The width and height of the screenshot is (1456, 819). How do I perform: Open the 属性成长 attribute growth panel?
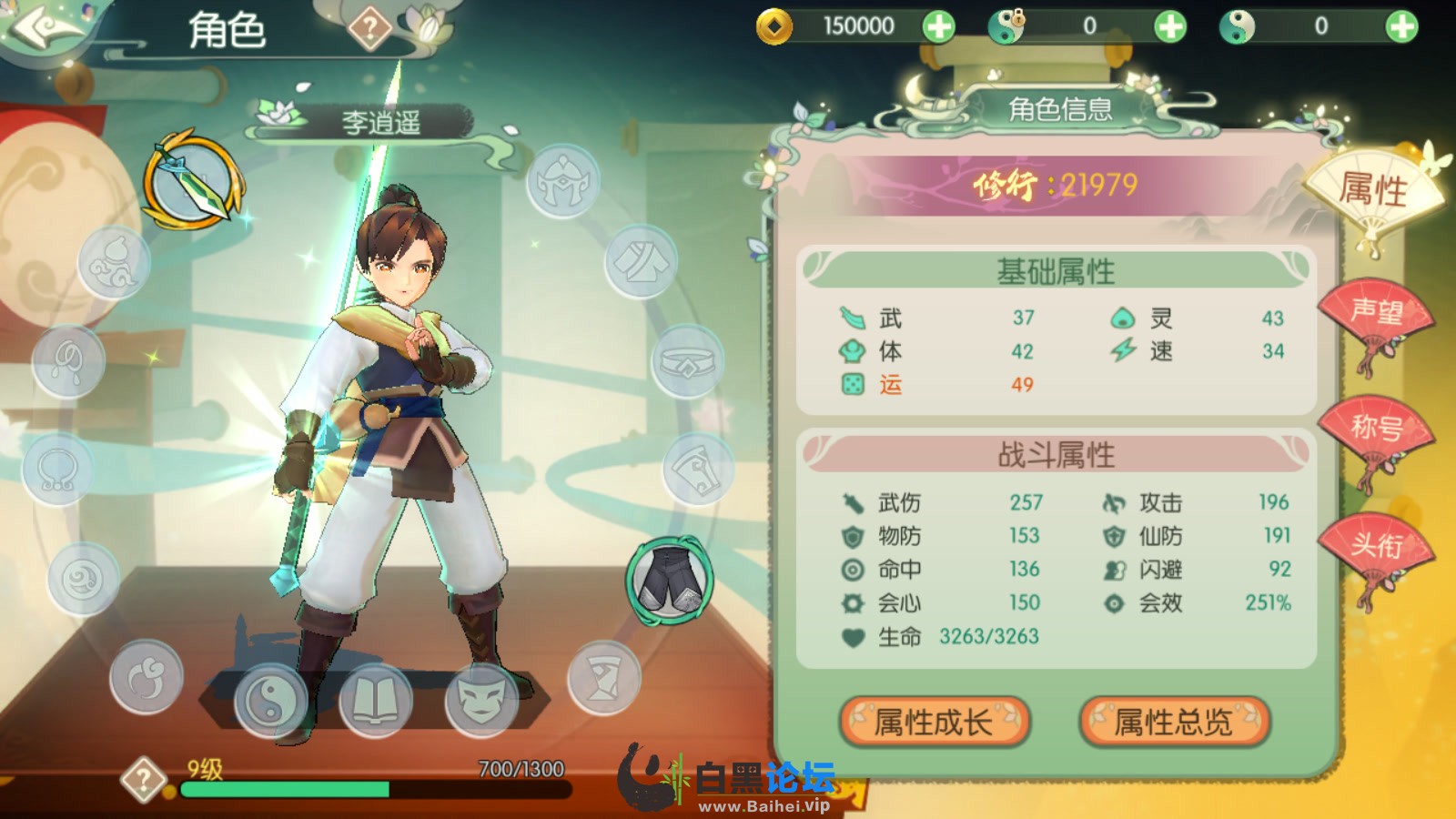pos(934,722)
